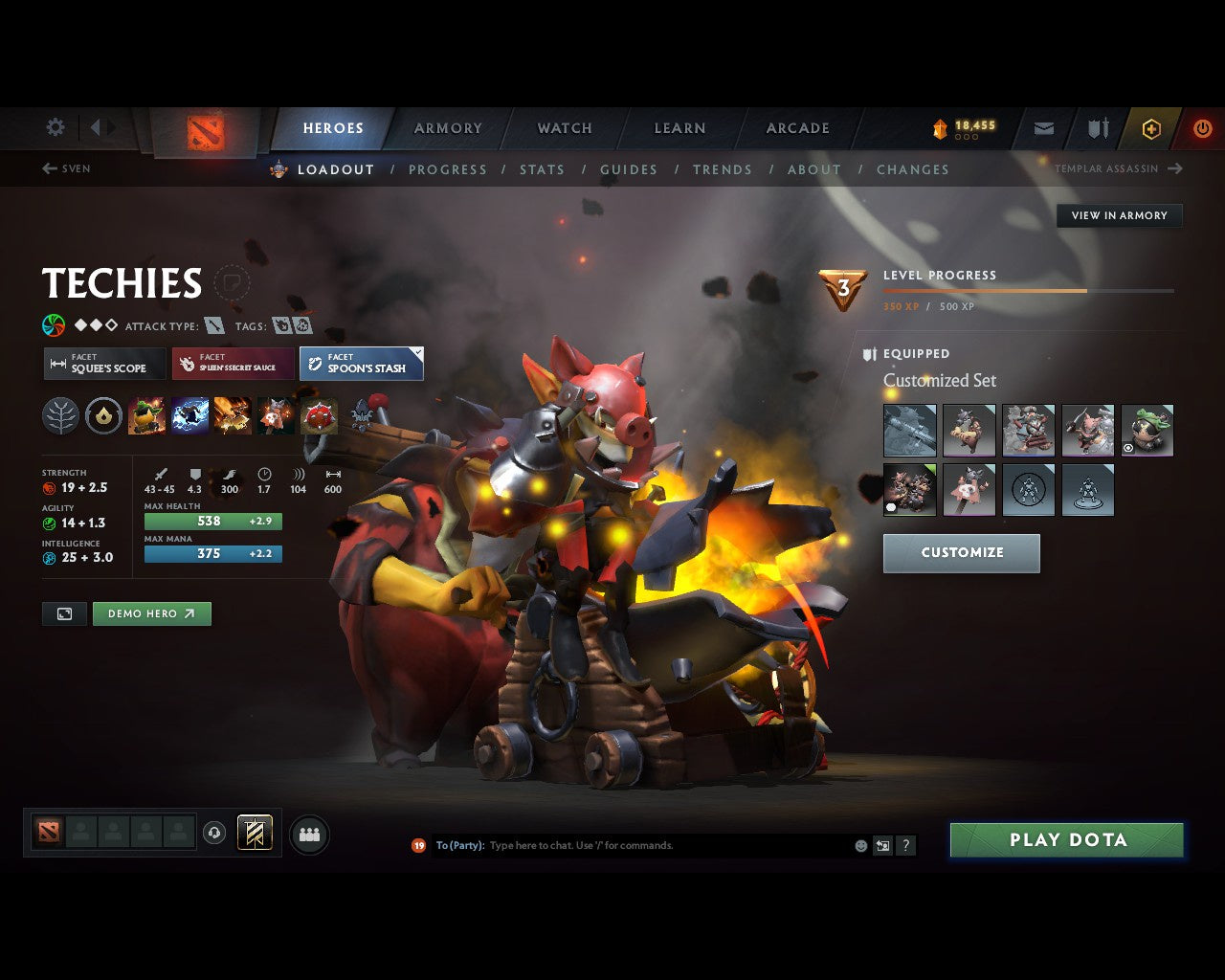1225x980 pixels.
Task: Click the Talent Tree icon
Action: [x=60, y=416]
